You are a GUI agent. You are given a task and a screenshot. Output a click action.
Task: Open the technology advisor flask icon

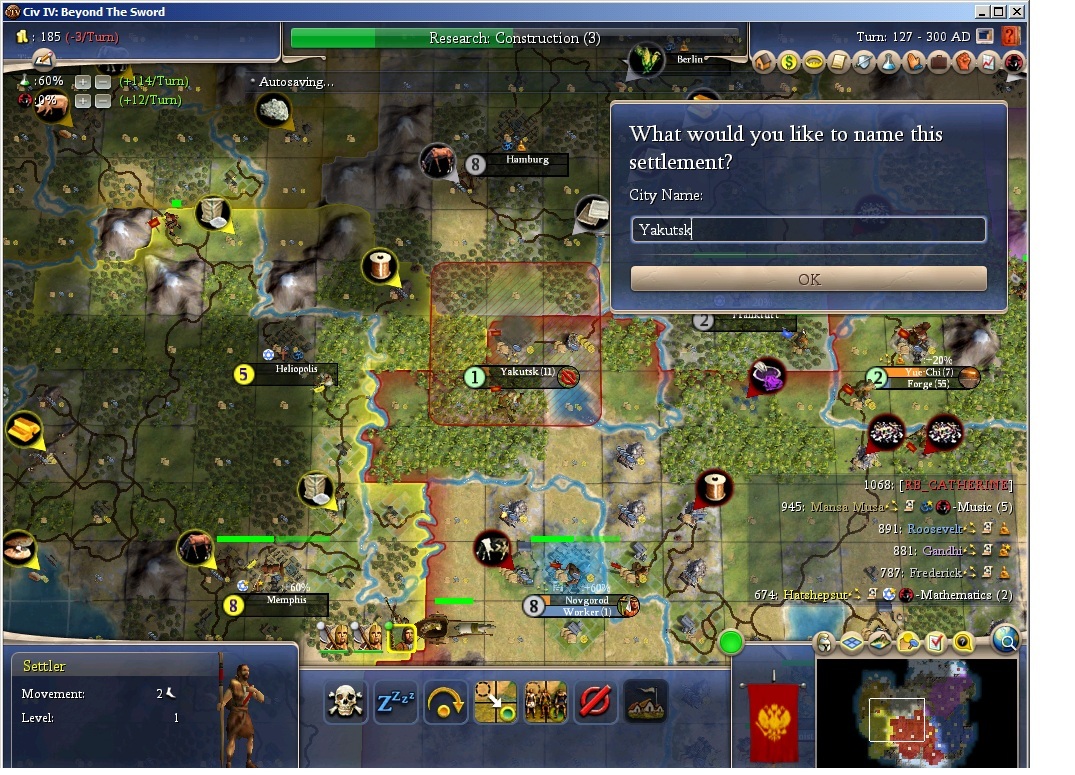888,62
